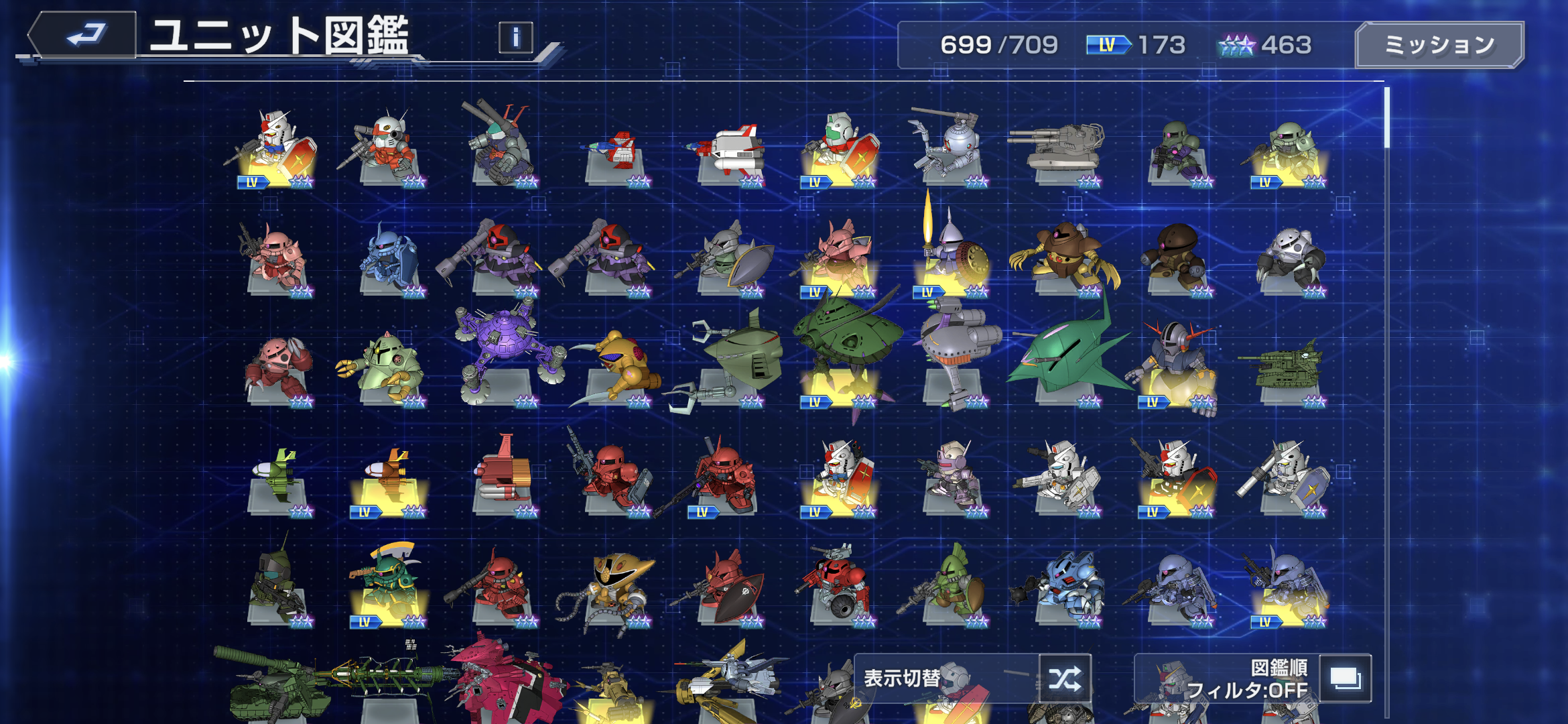
Task: Open the info button beside the title
Action: point(515,38)
